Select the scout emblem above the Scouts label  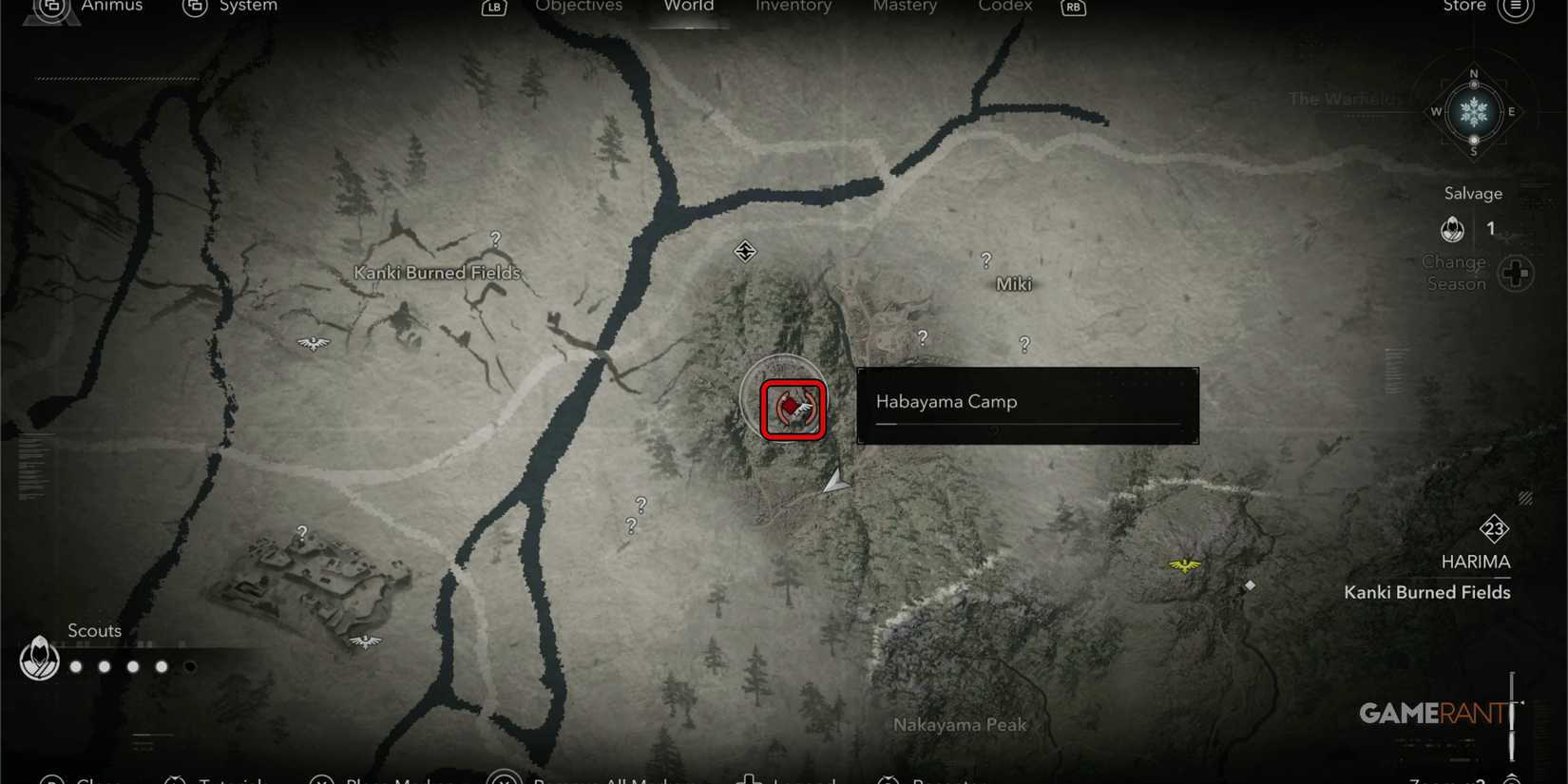click(38, 659)
